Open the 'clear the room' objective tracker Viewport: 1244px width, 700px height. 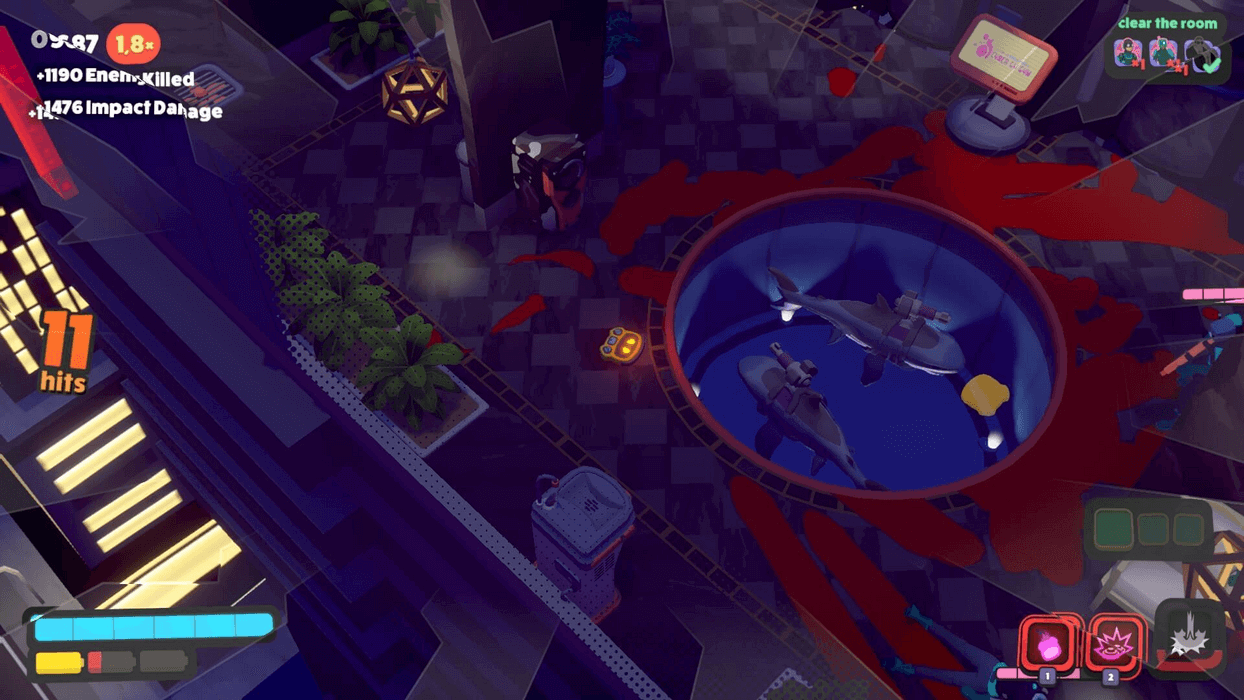1167,23
